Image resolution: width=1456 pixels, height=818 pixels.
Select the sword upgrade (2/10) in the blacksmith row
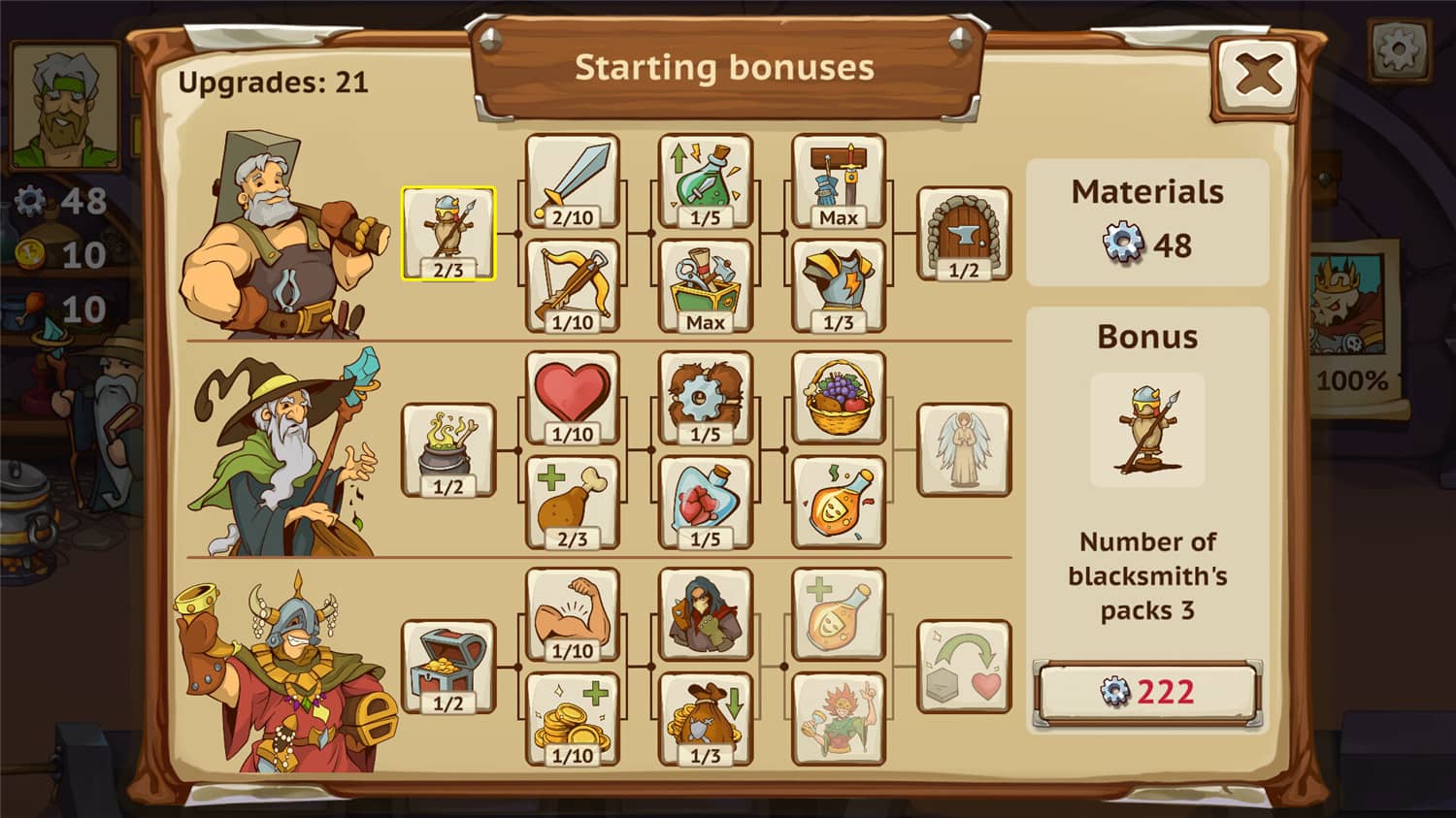573,184
